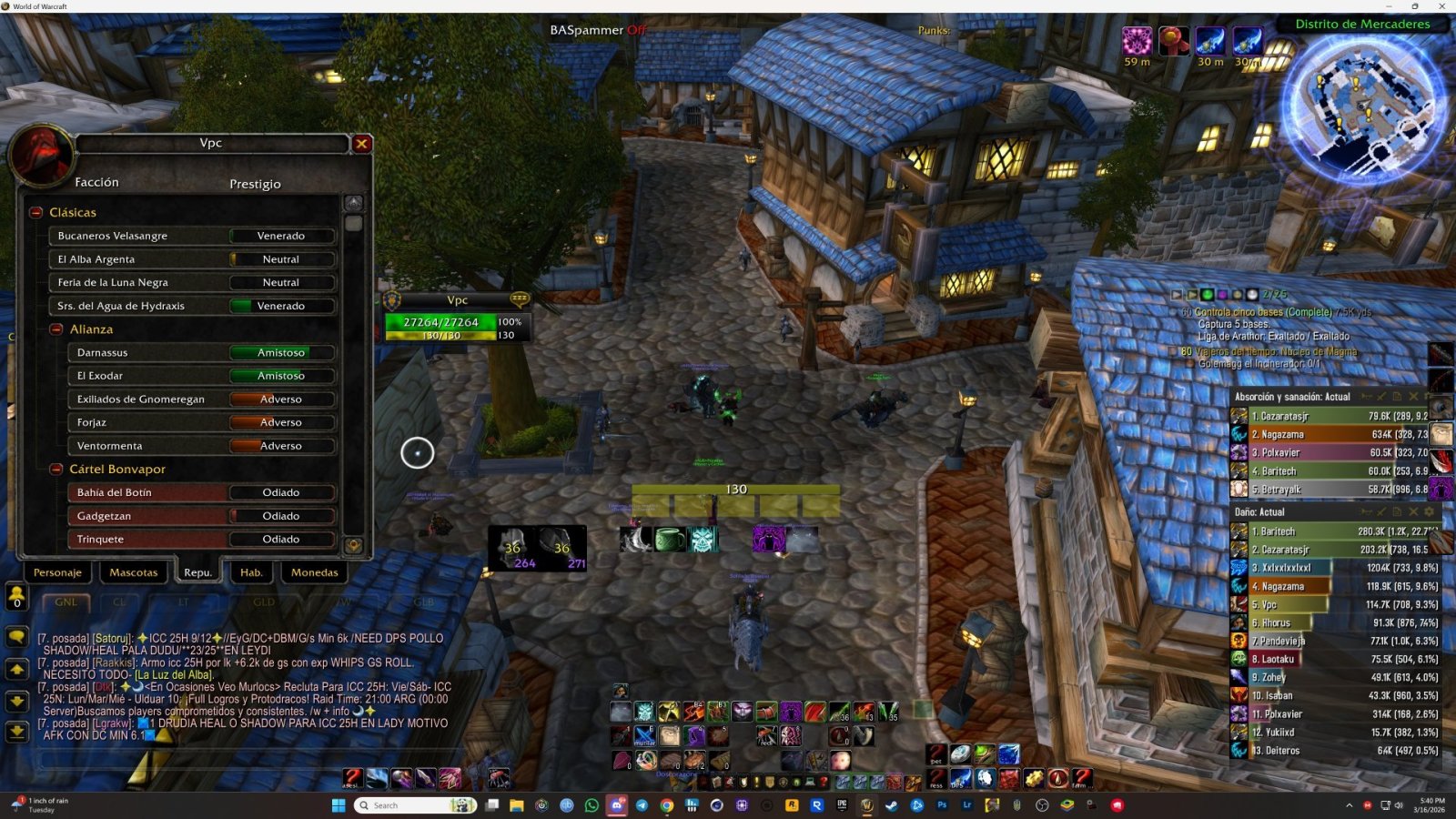Click the 59-minute buff icon near the minimap
This screenshot has height=819, width=1456.
point(1138,41)
